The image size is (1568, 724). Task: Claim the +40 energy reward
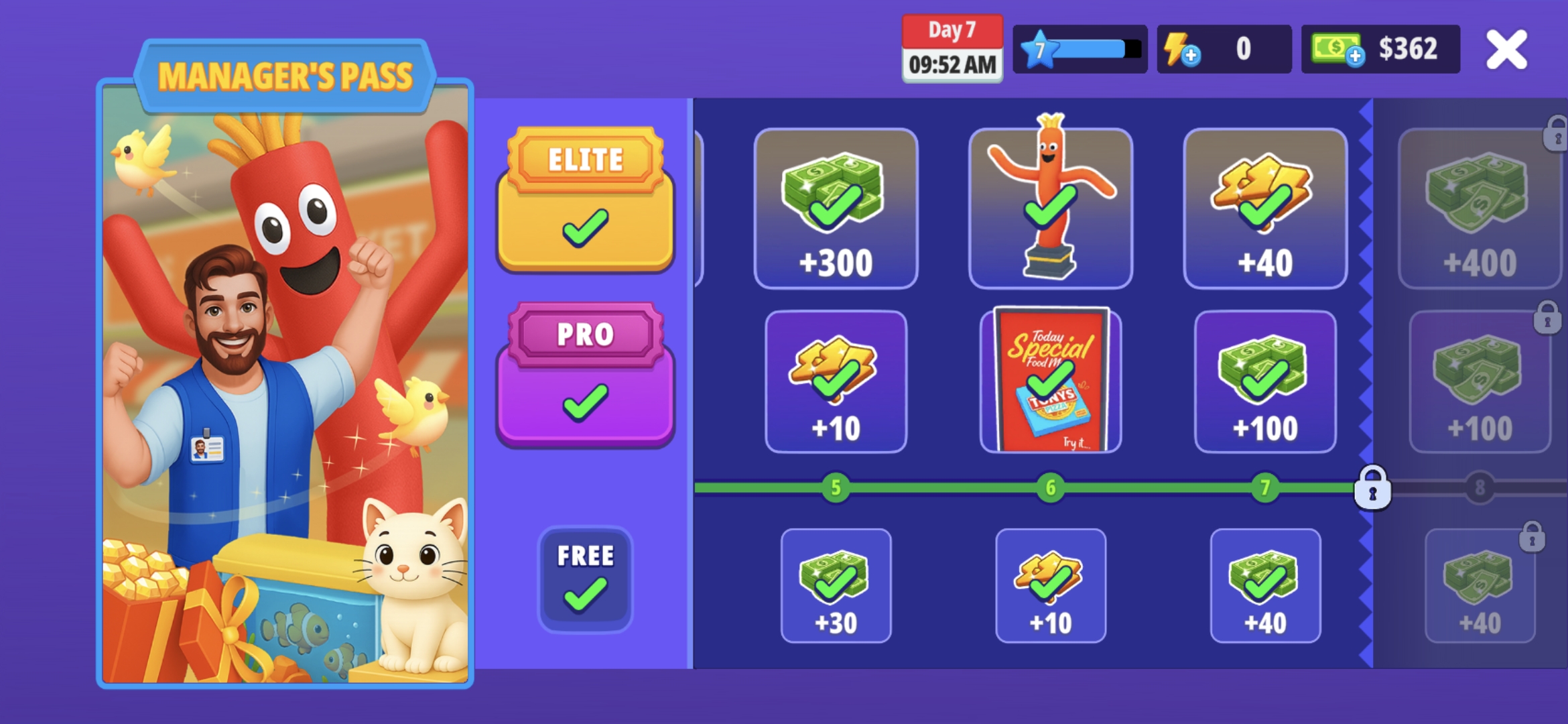pyautogui.click(x=1265, y=208)
